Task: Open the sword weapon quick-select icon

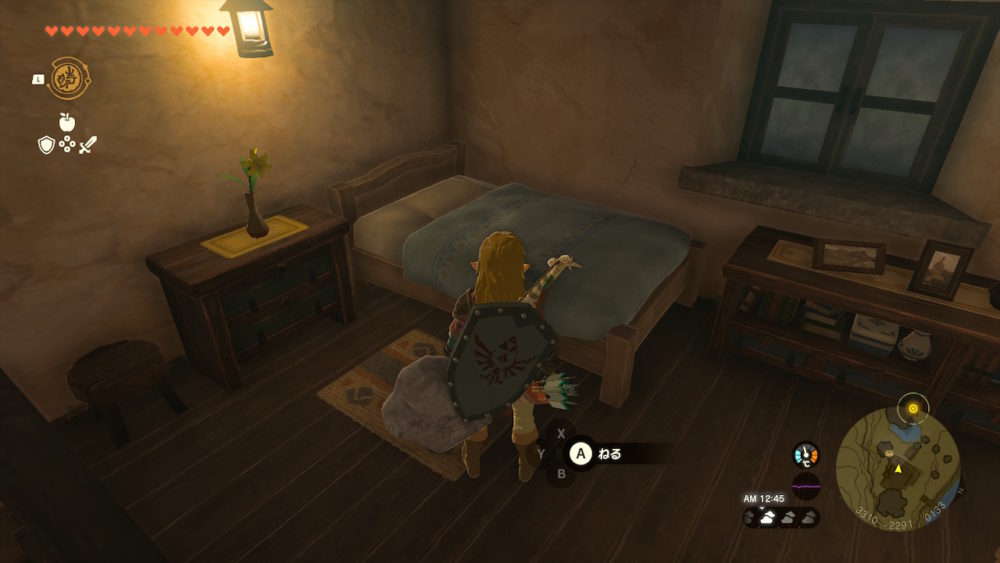Action: pos(88,146)
